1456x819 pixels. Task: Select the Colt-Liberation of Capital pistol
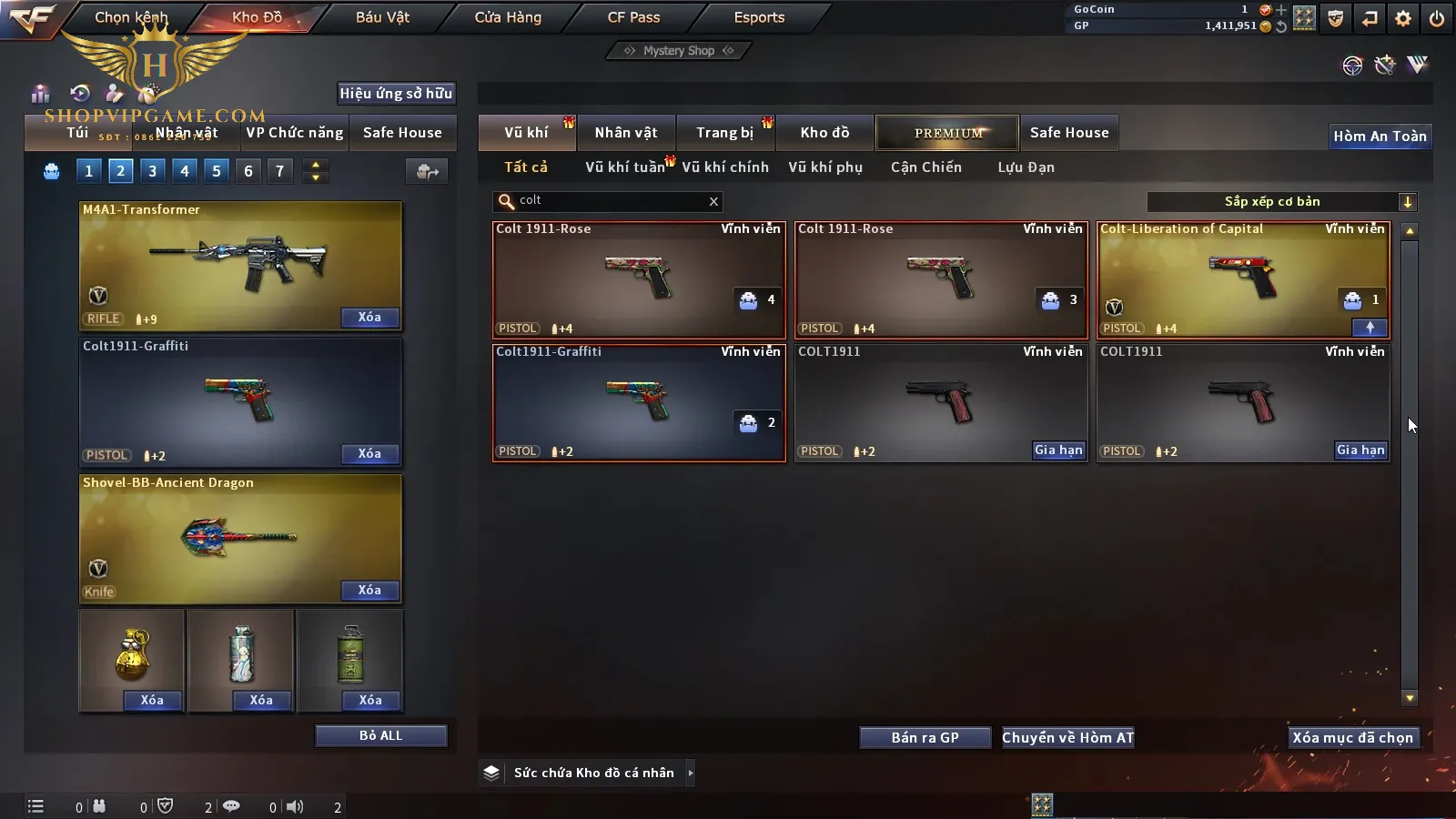[x=1242, y=279]
